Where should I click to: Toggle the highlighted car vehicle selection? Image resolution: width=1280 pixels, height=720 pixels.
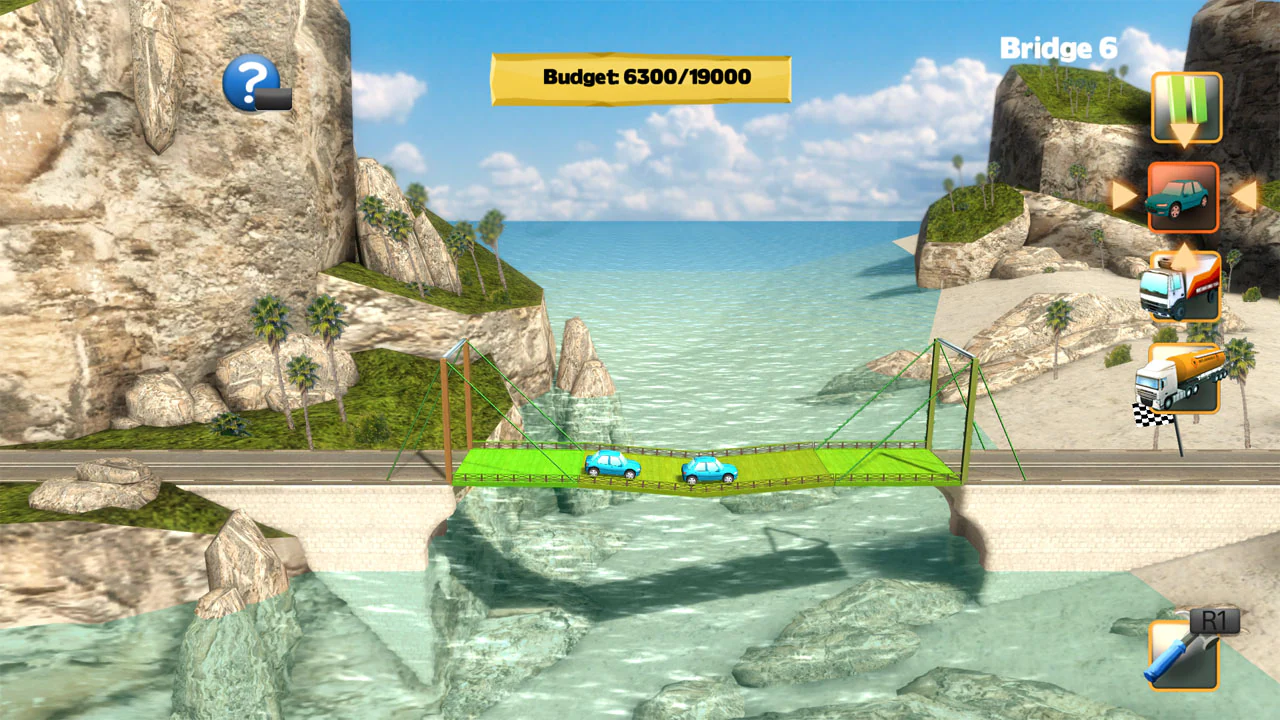[x=1184, y=197]
